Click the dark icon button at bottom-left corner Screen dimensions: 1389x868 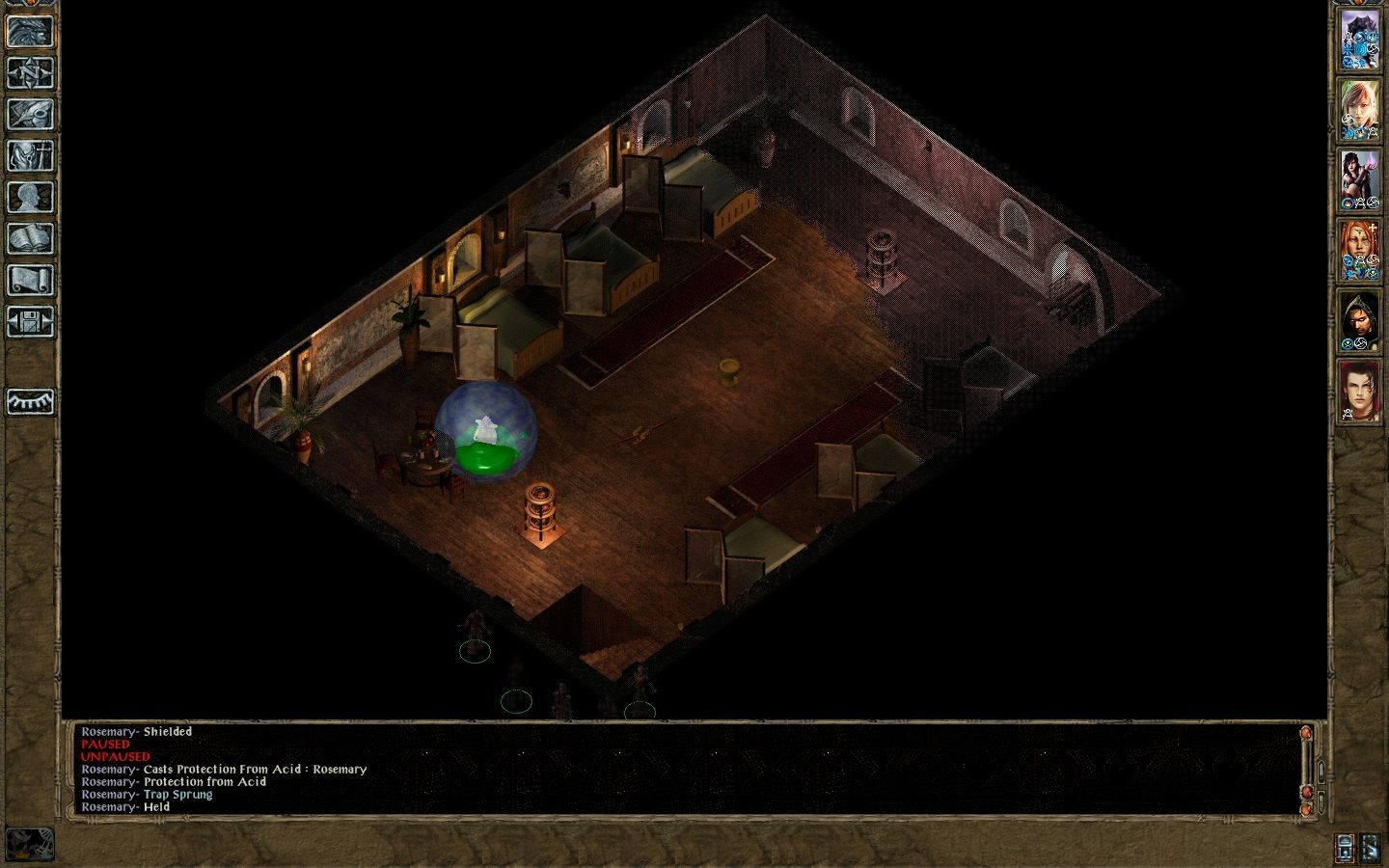30,843
